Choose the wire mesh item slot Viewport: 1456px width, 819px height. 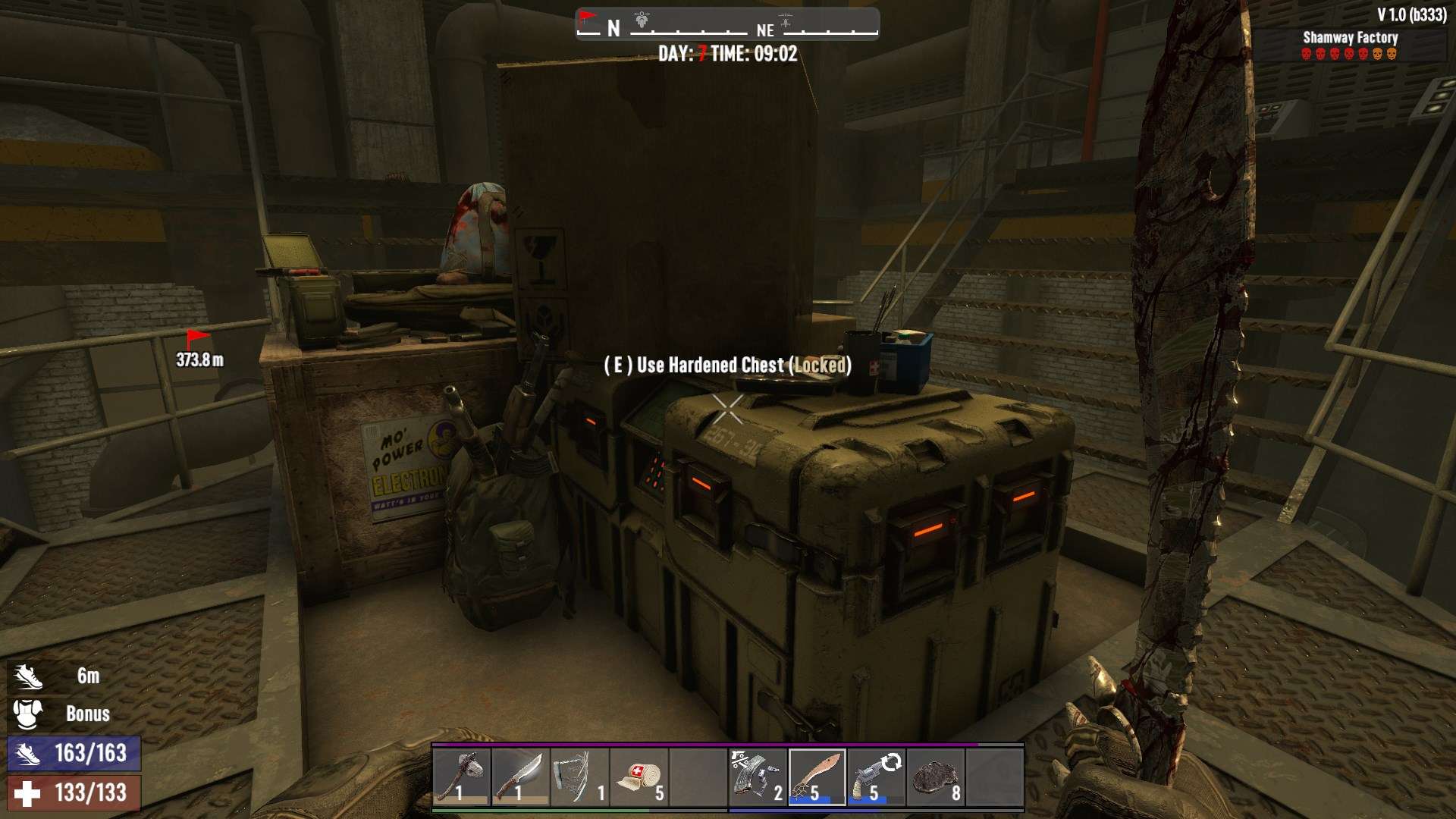click(579, 777)
